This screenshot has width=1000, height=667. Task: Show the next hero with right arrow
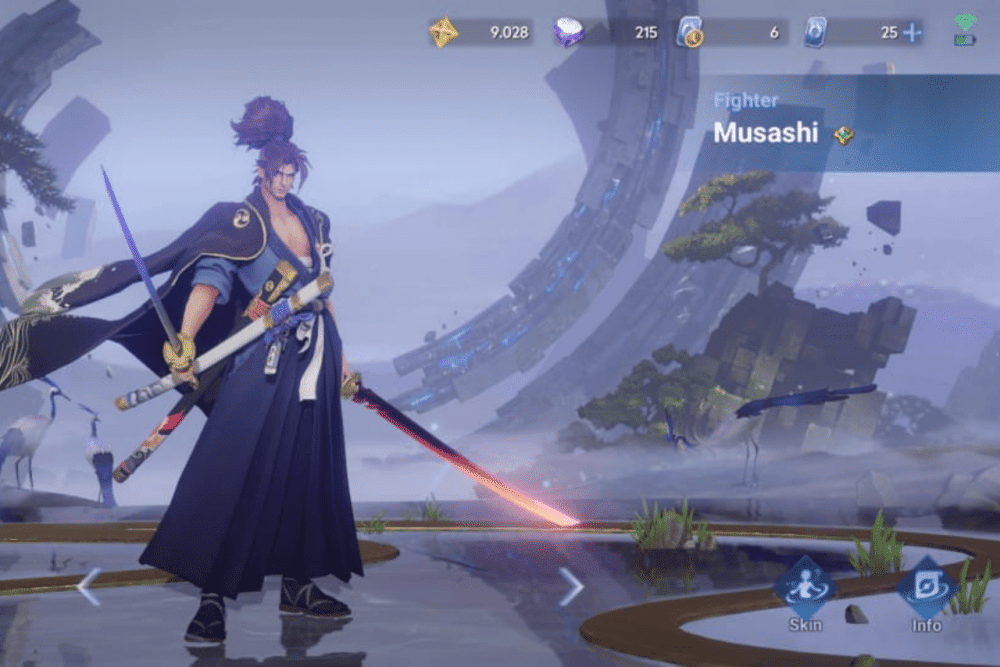tap(571, 587)
